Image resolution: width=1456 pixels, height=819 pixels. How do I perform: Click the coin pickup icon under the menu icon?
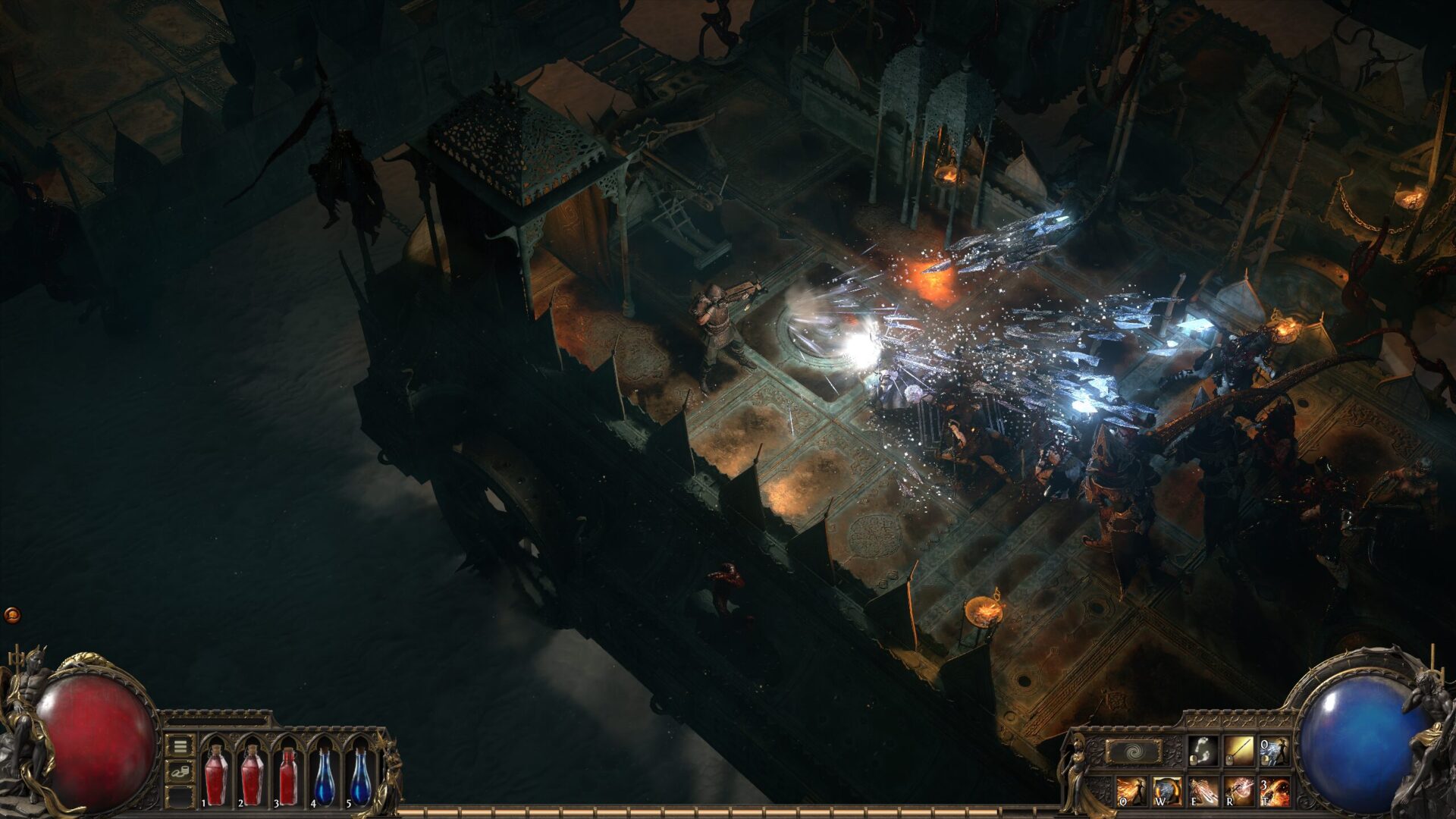(180, 770)
